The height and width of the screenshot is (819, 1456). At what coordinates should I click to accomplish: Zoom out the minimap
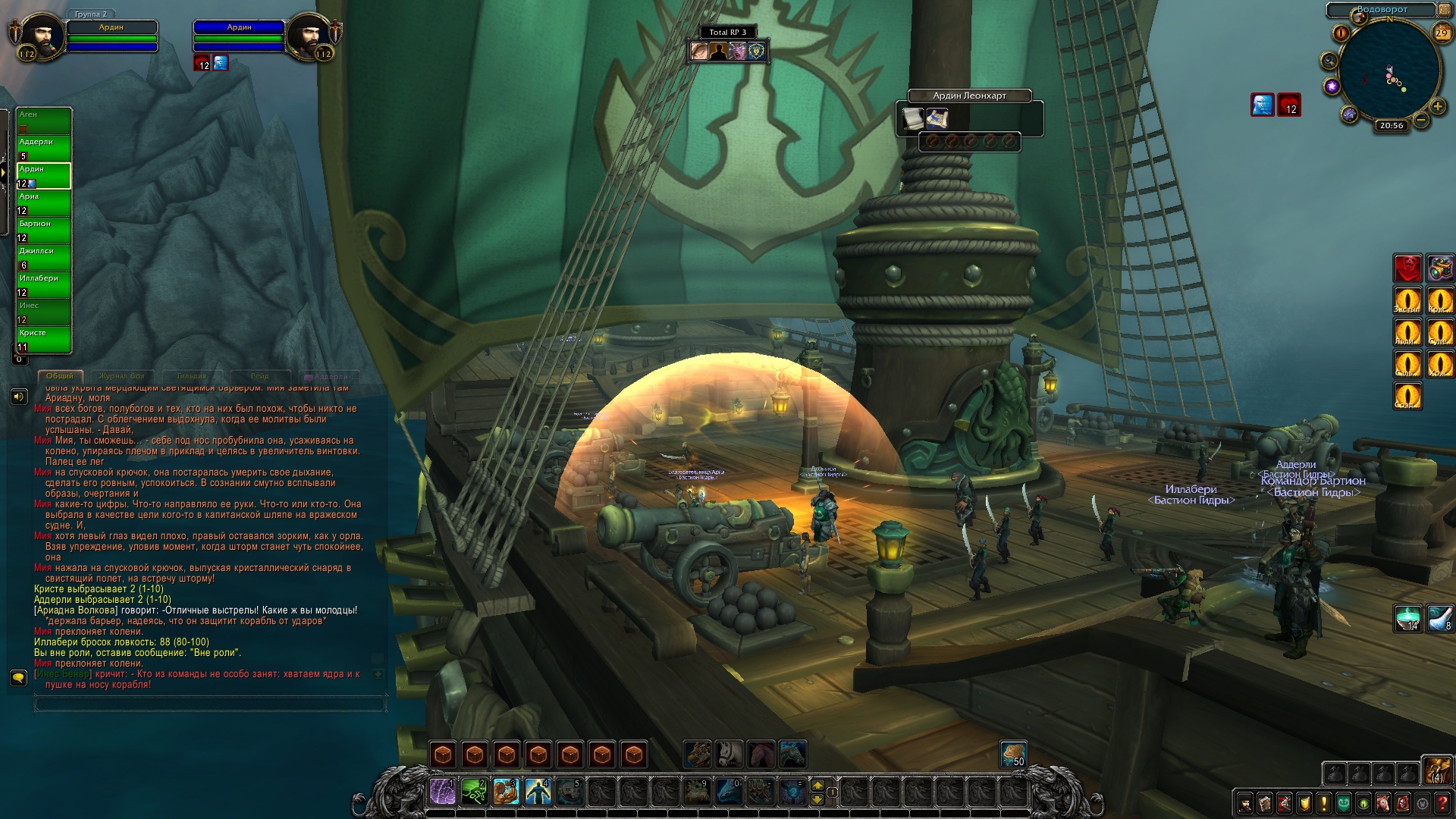click(x=1421, y=120)
